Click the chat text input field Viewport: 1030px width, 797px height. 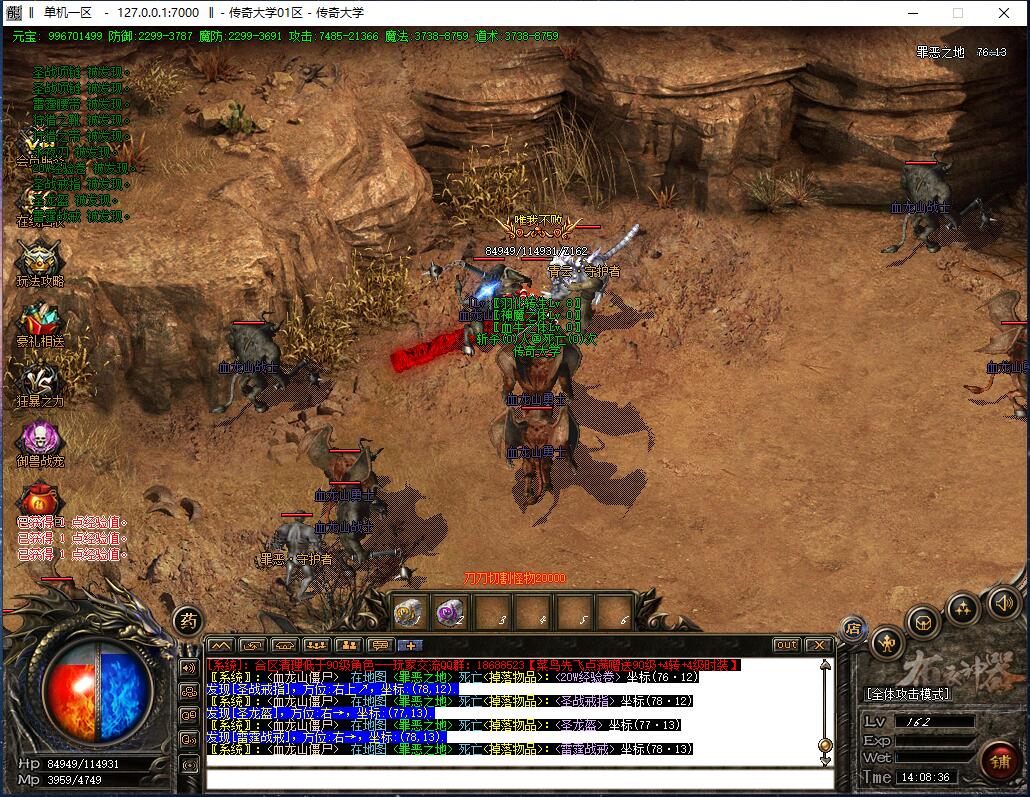pyautogui.click(x=518, y=779)
